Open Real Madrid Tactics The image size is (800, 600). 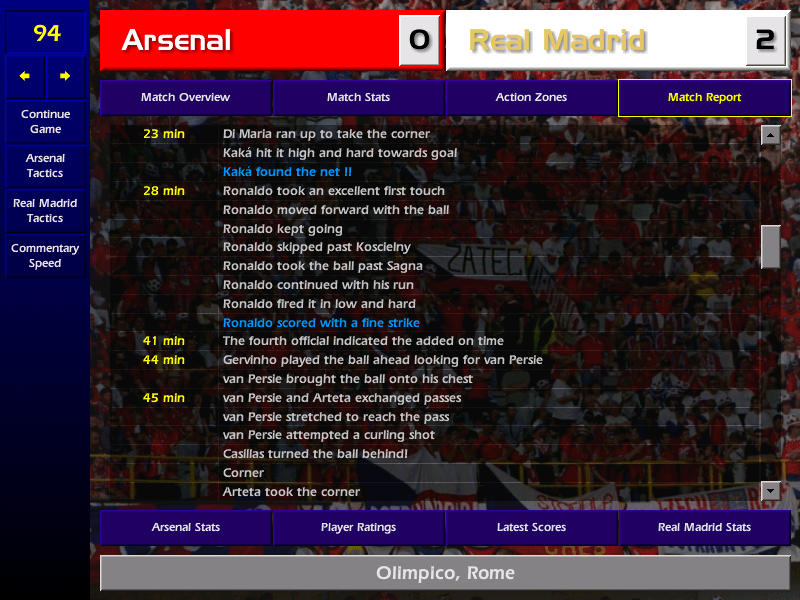click(45, 211)
